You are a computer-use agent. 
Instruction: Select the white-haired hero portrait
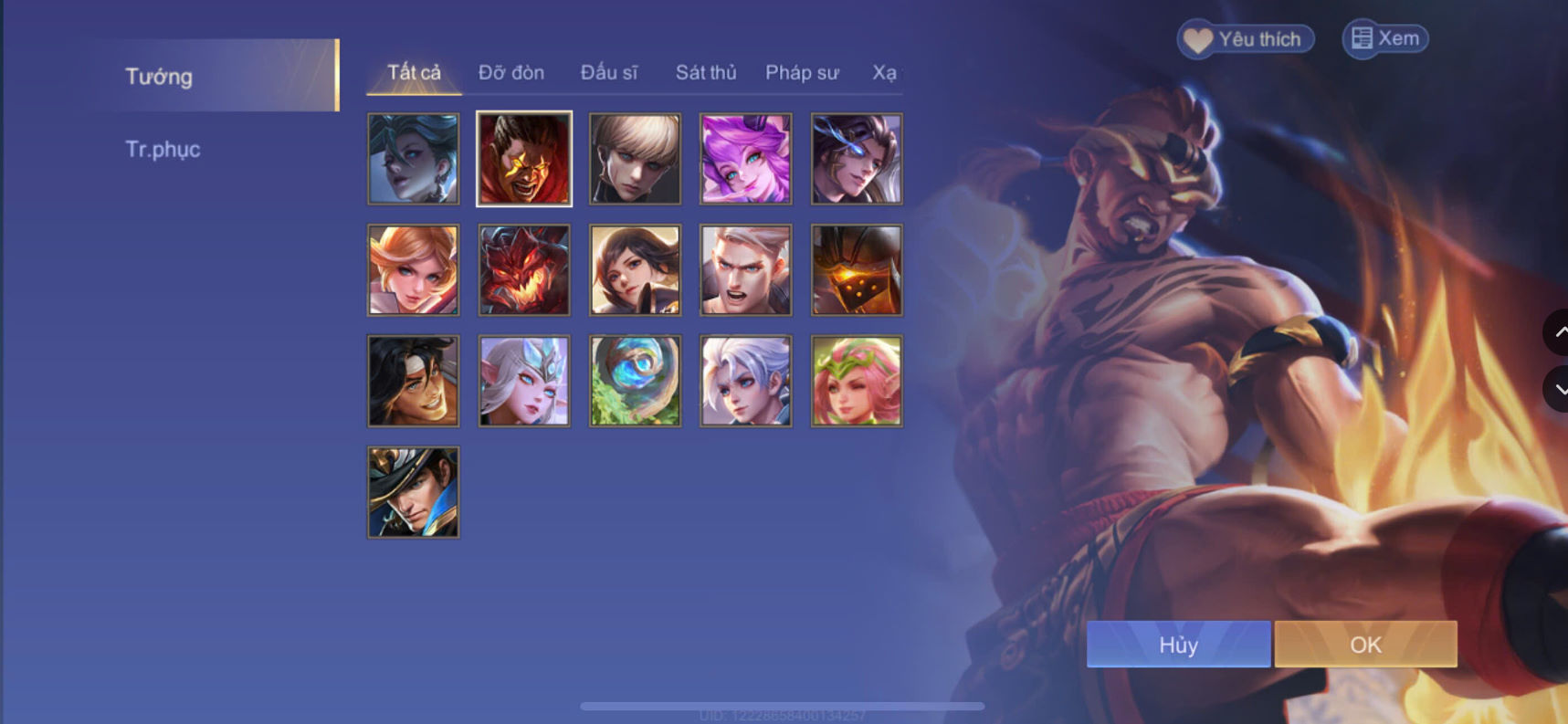pyautogui.click(x=745, y=380)
